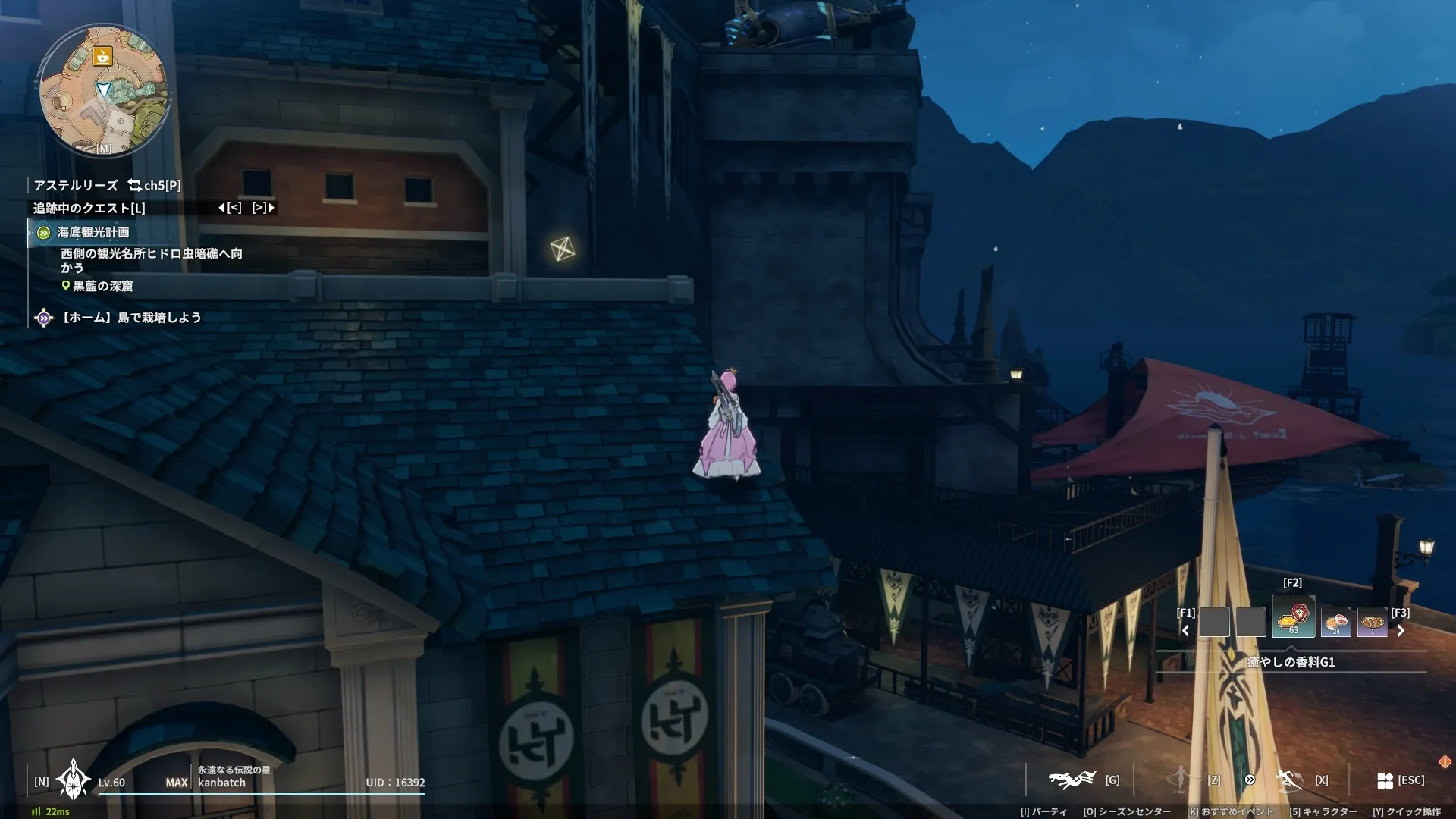Viewport: 1456px width, 819px height.
Task: Click the café marker on the minimap
Action: pyautogui.click(x=102, y=55)
